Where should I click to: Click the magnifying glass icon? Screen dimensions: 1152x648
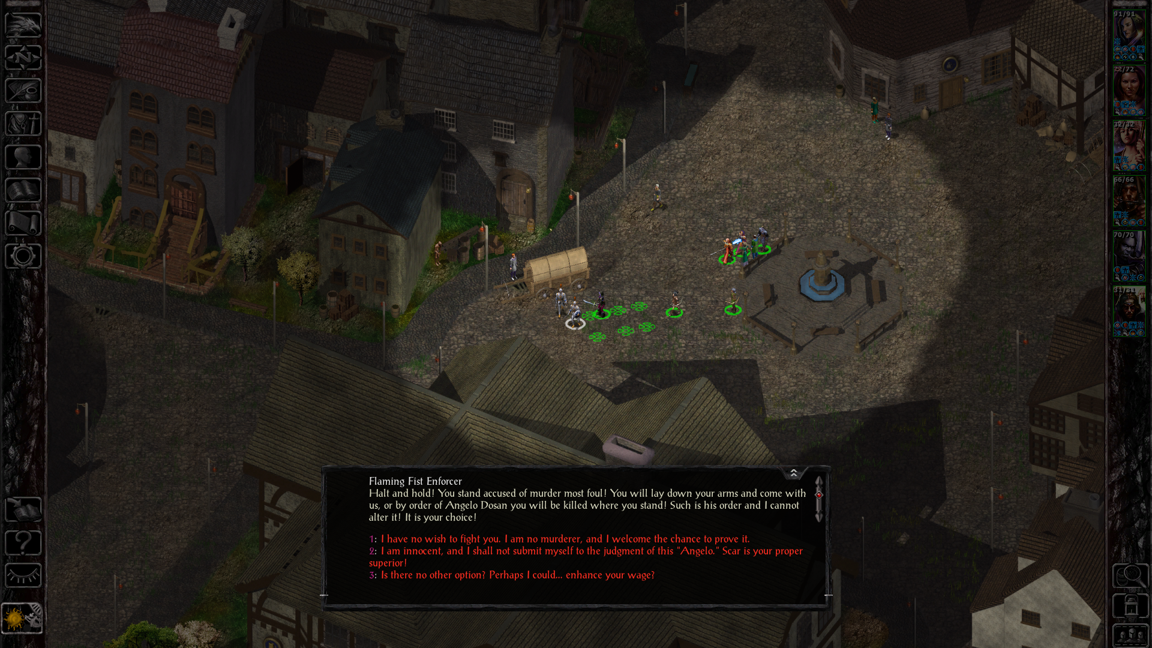coord(1131,576)
